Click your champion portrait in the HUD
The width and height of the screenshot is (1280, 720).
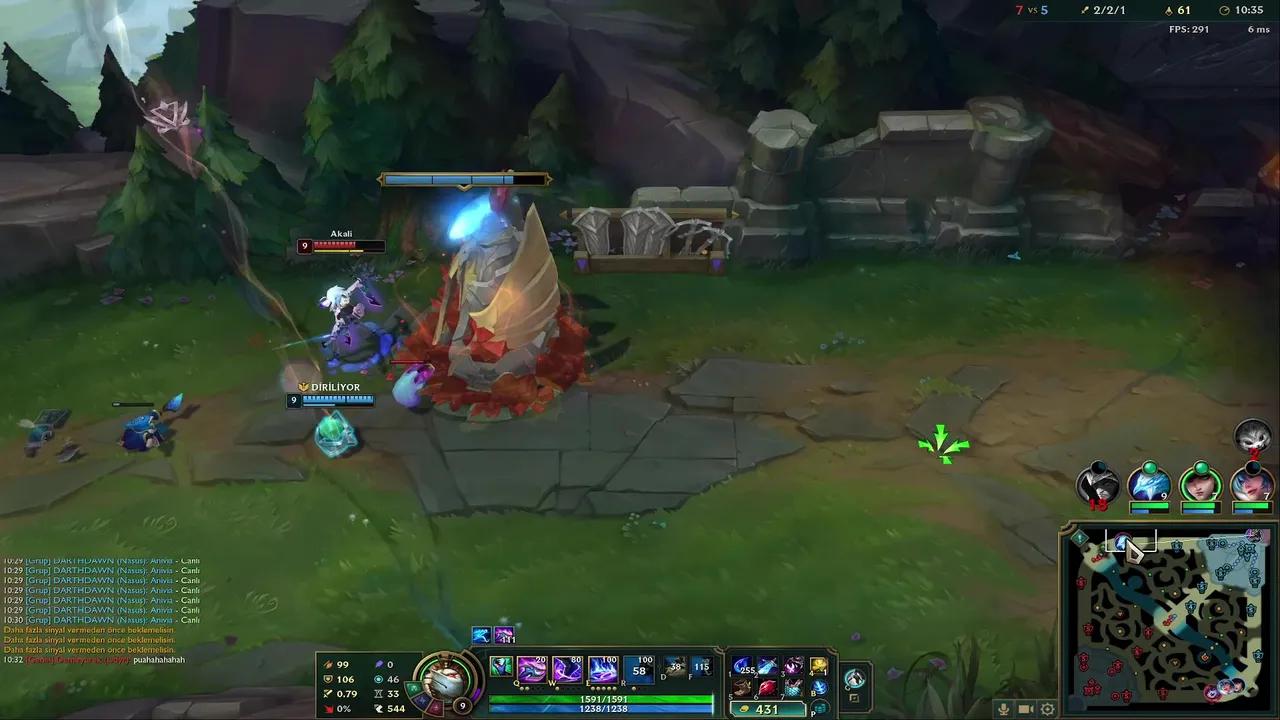(445, 680)
